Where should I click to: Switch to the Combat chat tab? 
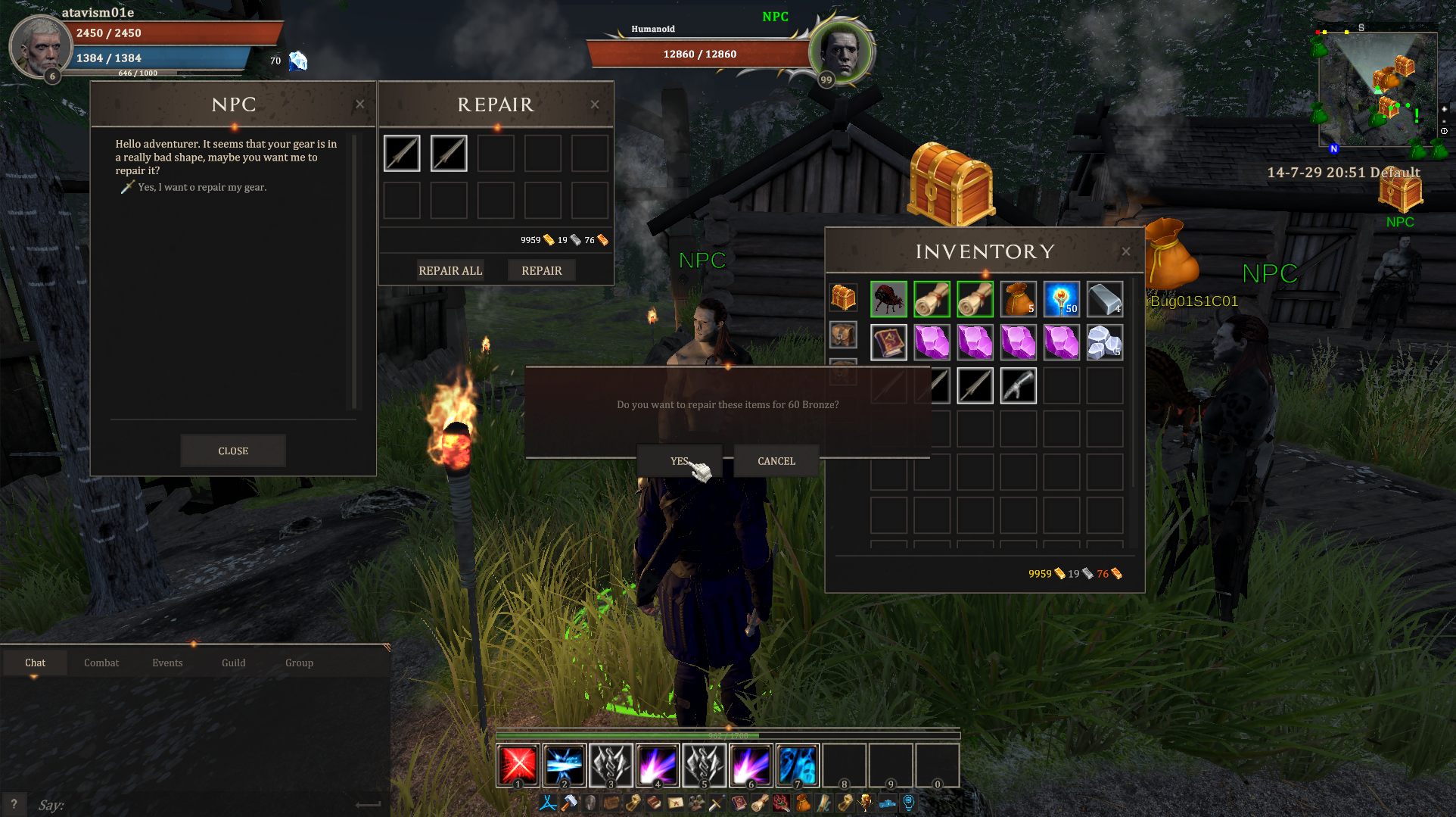[101, 663]
